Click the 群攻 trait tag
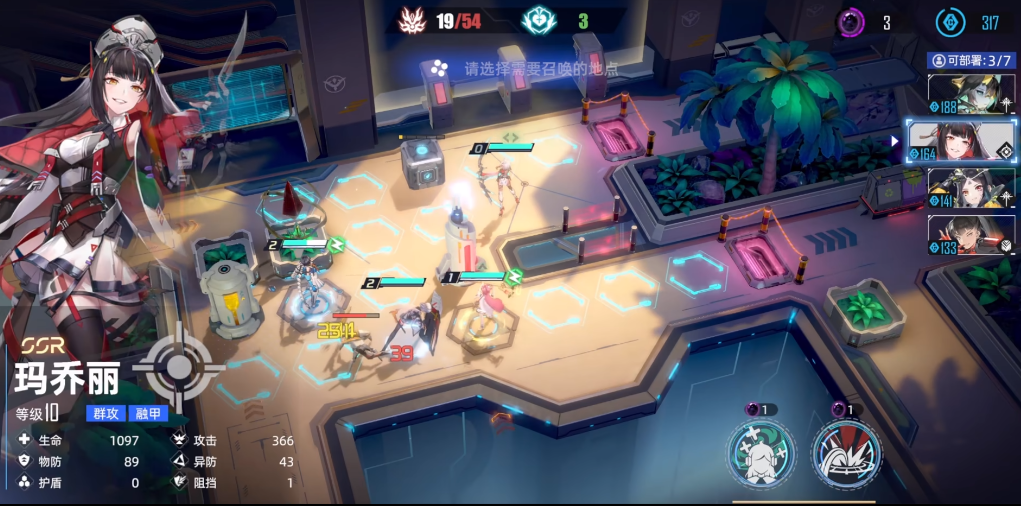The image size is (1021, 506). click(x=104, y=414)
